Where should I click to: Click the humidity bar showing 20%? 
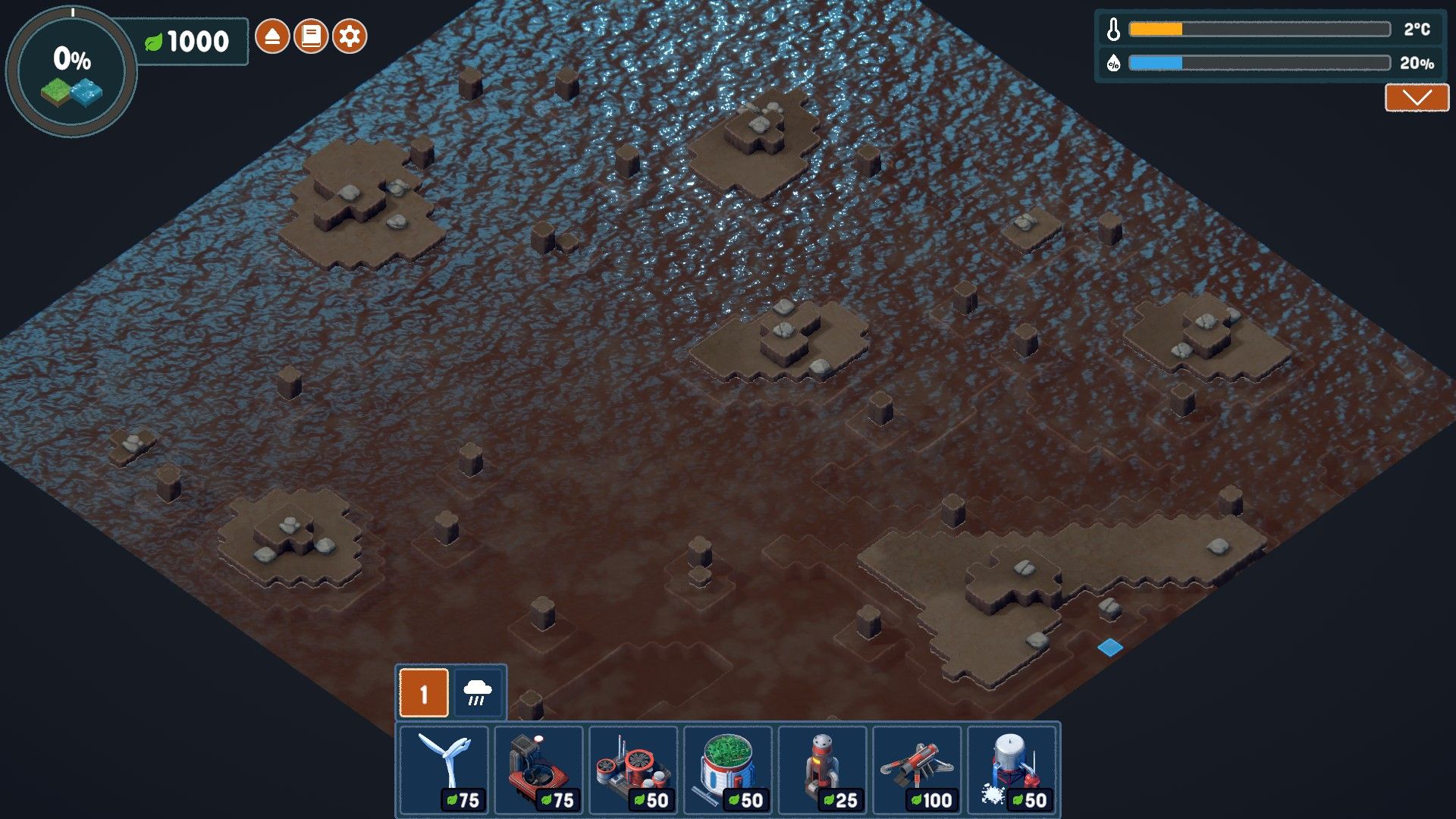click(x=1259, y=64)
